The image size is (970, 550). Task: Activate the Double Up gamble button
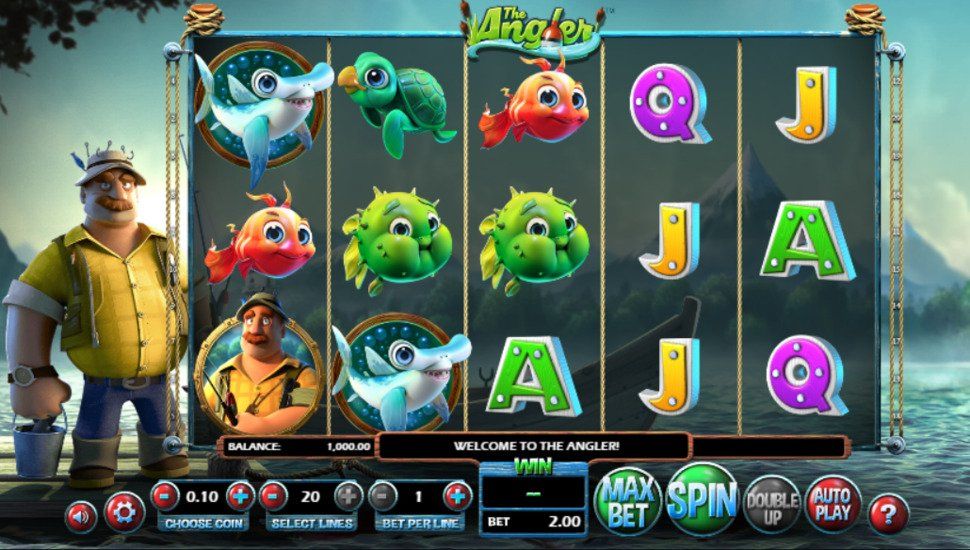point(772,504)
